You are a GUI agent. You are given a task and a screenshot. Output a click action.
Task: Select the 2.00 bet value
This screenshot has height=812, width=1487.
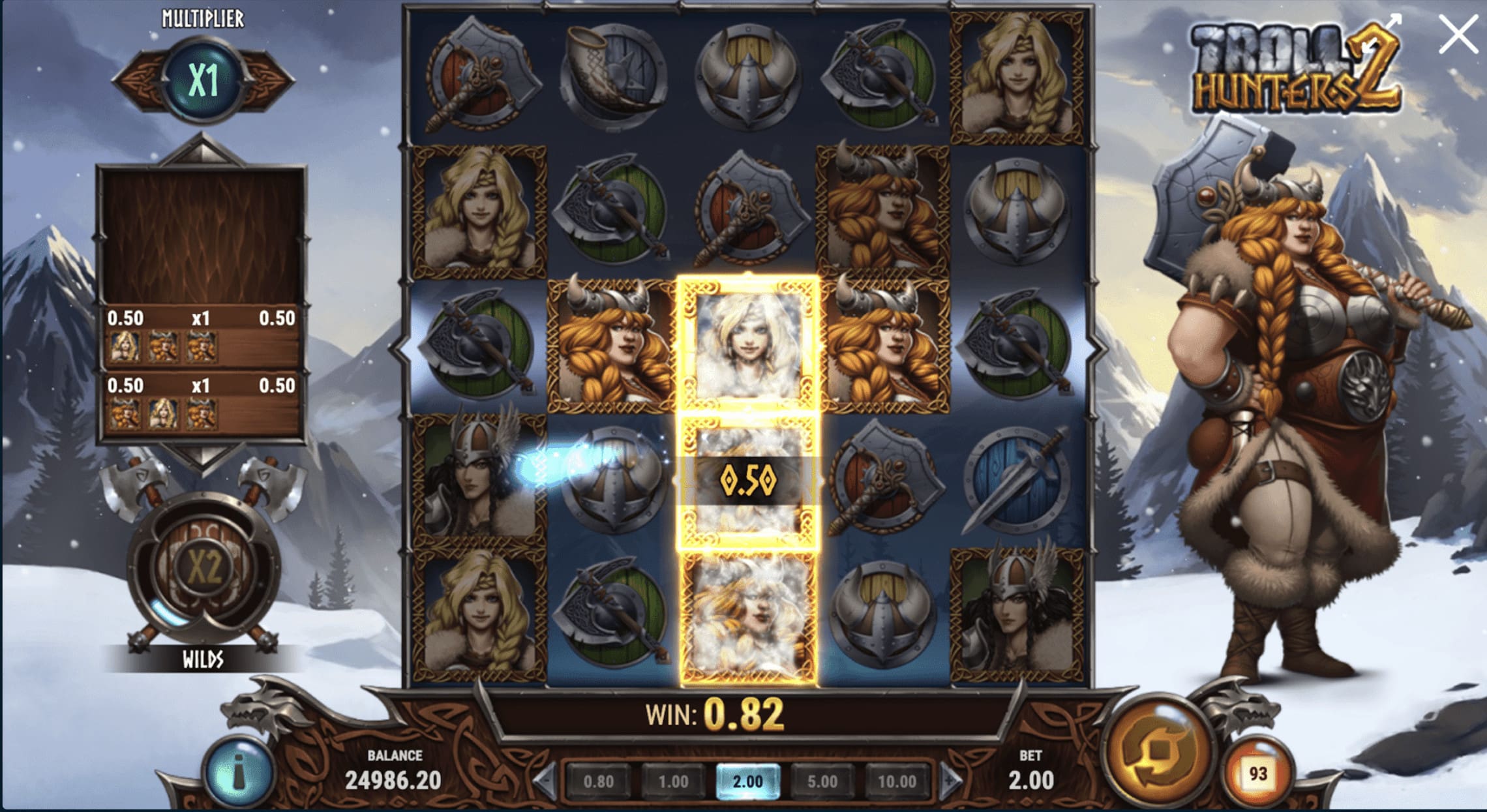click(x=747, y=781)
